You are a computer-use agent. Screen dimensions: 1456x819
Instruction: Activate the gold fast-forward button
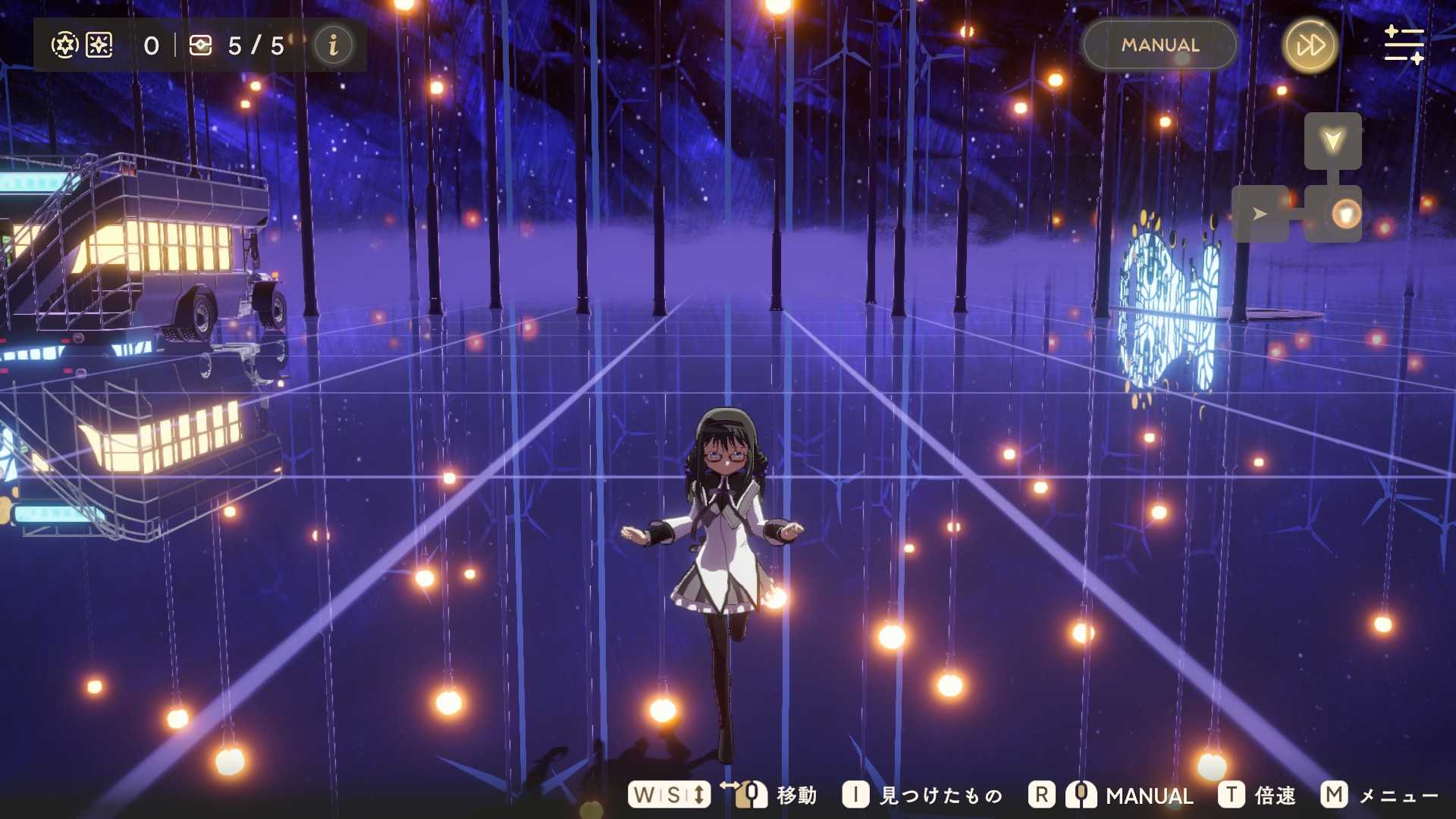coord(1310,45)
